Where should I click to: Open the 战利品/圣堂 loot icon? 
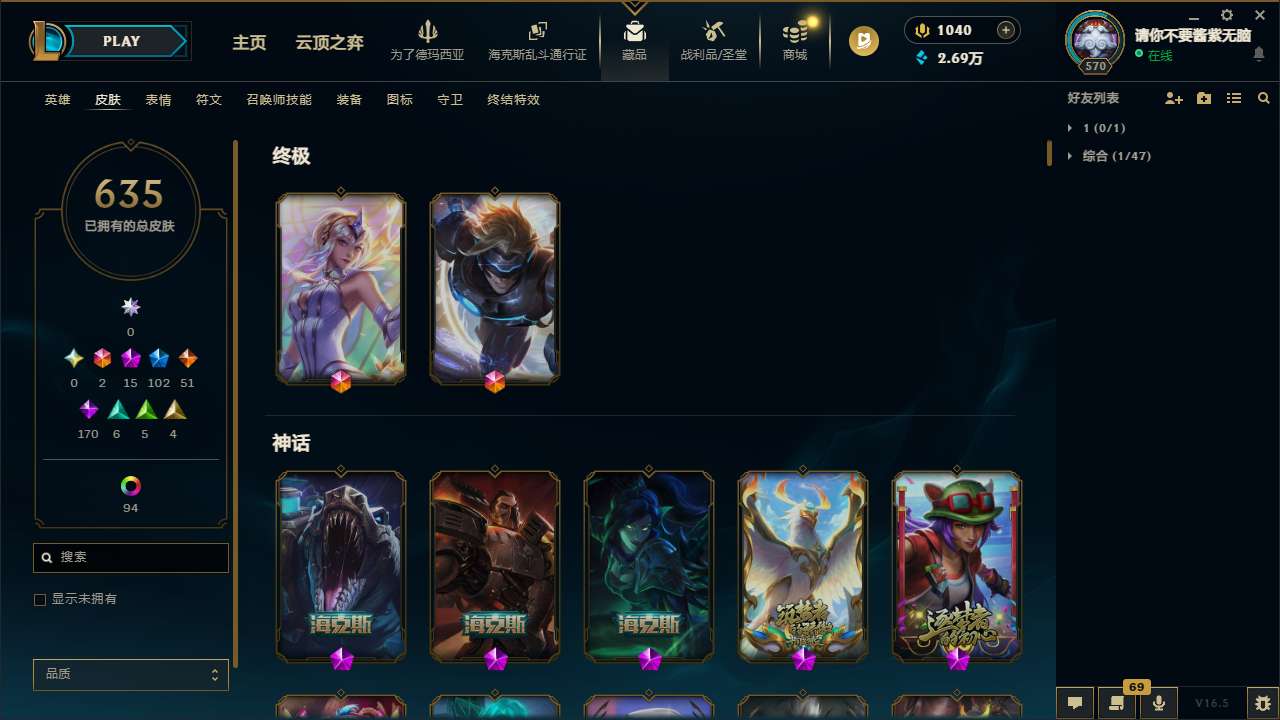click(x=713, y=40)
